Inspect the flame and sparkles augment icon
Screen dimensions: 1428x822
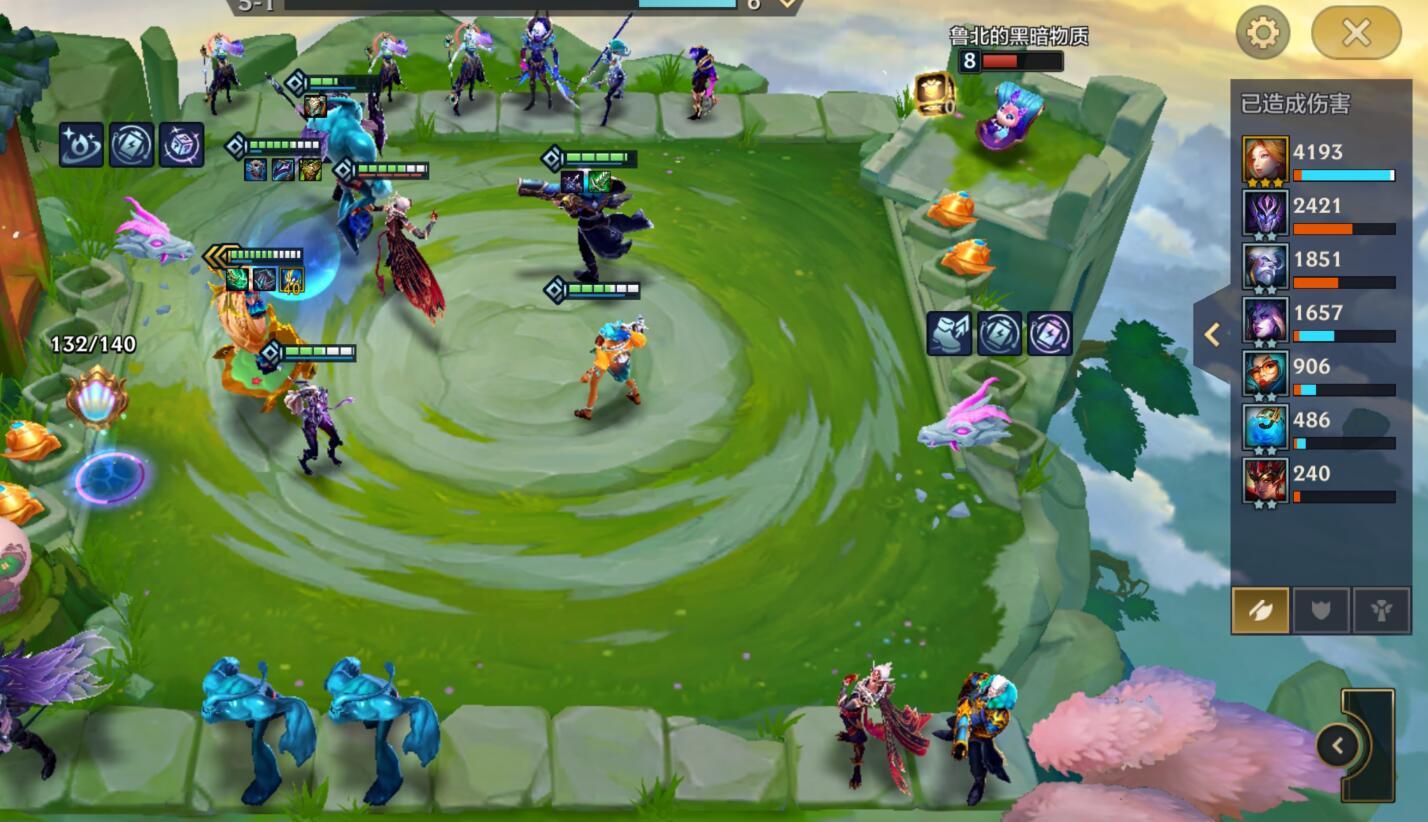point(81,146)
